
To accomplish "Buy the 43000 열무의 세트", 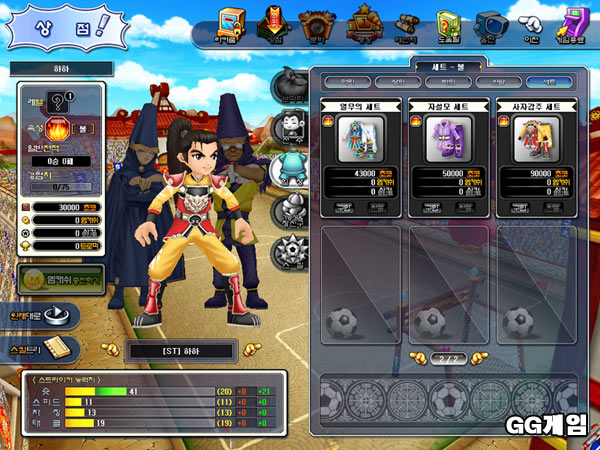I will [x=346, y=208].
